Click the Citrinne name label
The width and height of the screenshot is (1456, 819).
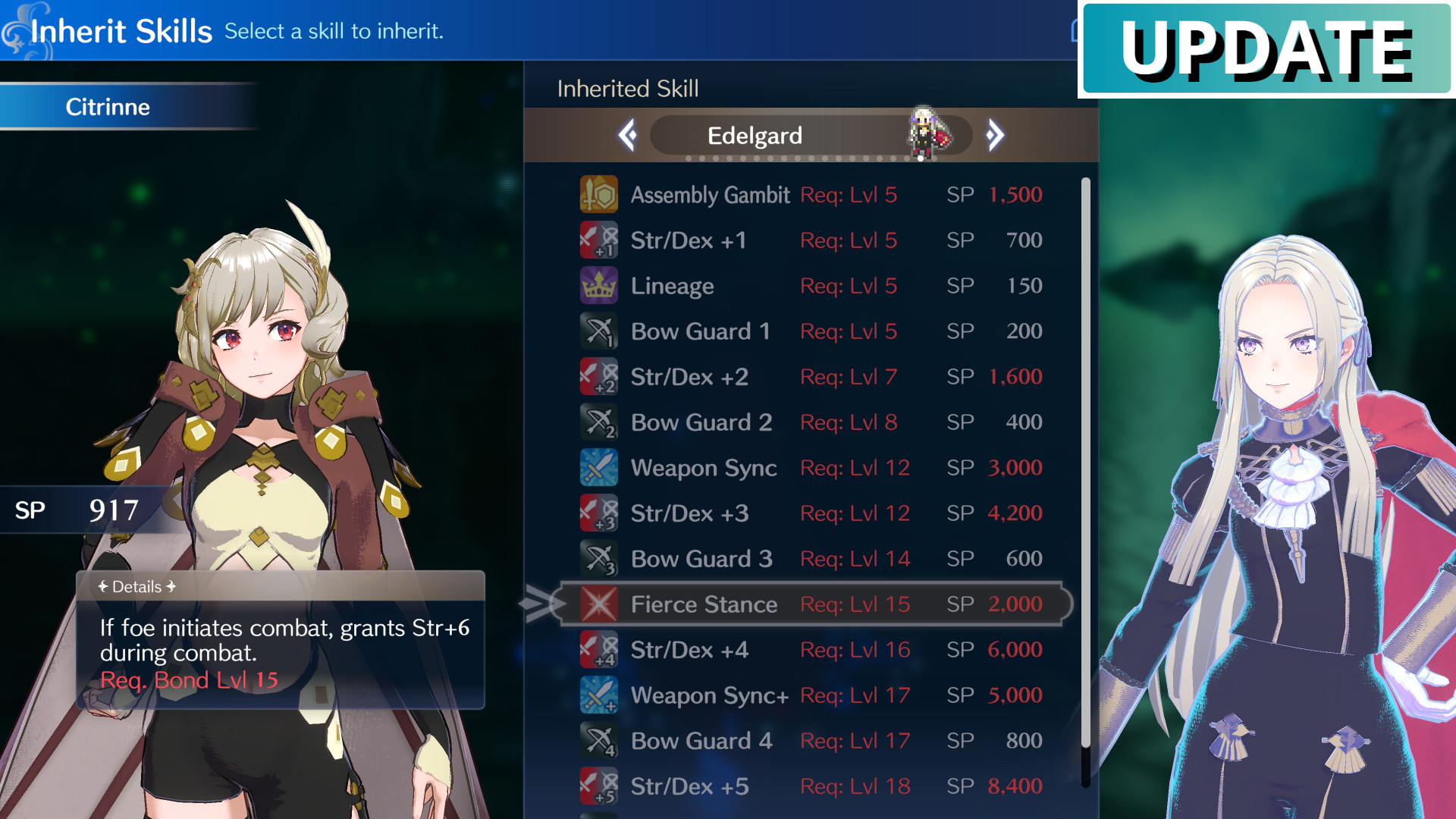108,107
